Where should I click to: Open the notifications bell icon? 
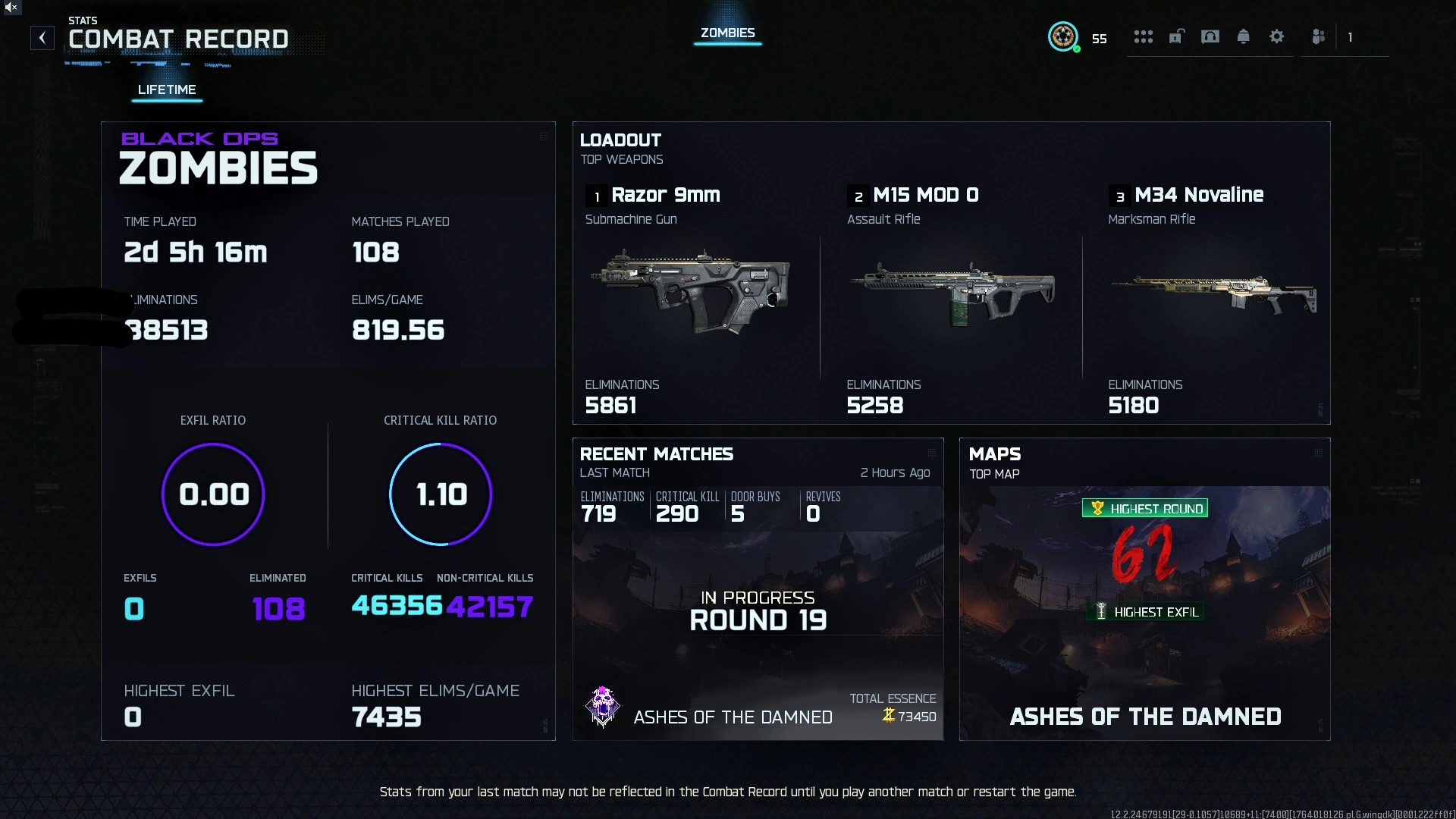click(1244, 36)
